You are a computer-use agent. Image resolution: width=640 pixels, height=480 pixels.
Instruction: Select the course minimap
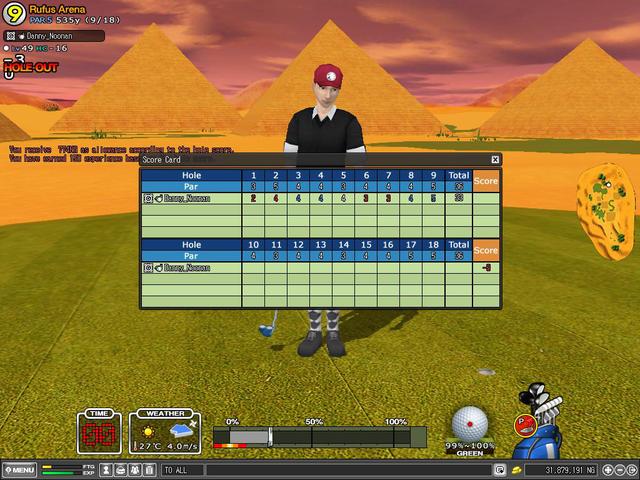coord(606,203)
